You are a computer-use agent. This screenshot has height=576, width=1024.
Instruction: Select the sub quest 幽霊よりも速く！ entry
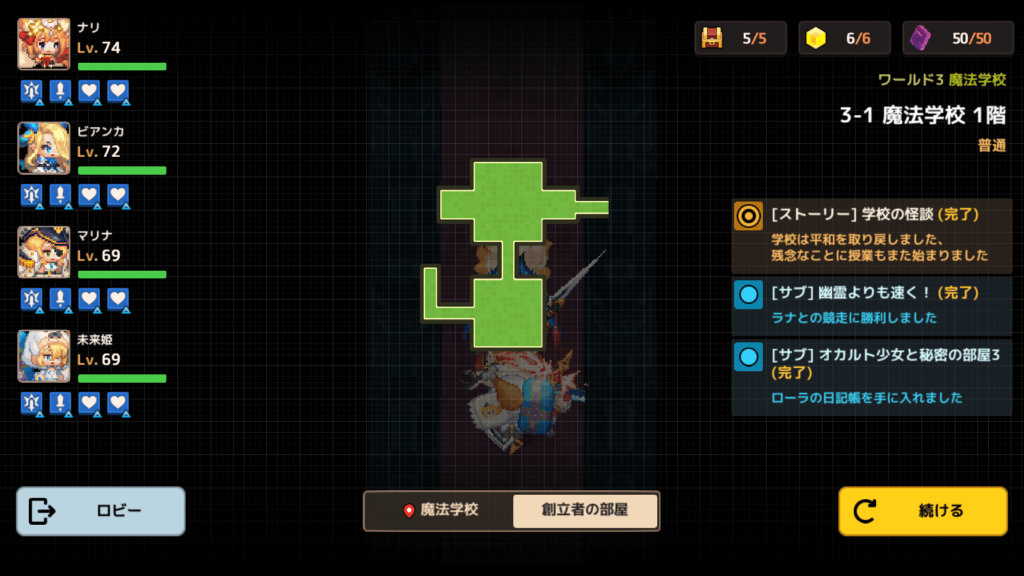tap(871, 305)
